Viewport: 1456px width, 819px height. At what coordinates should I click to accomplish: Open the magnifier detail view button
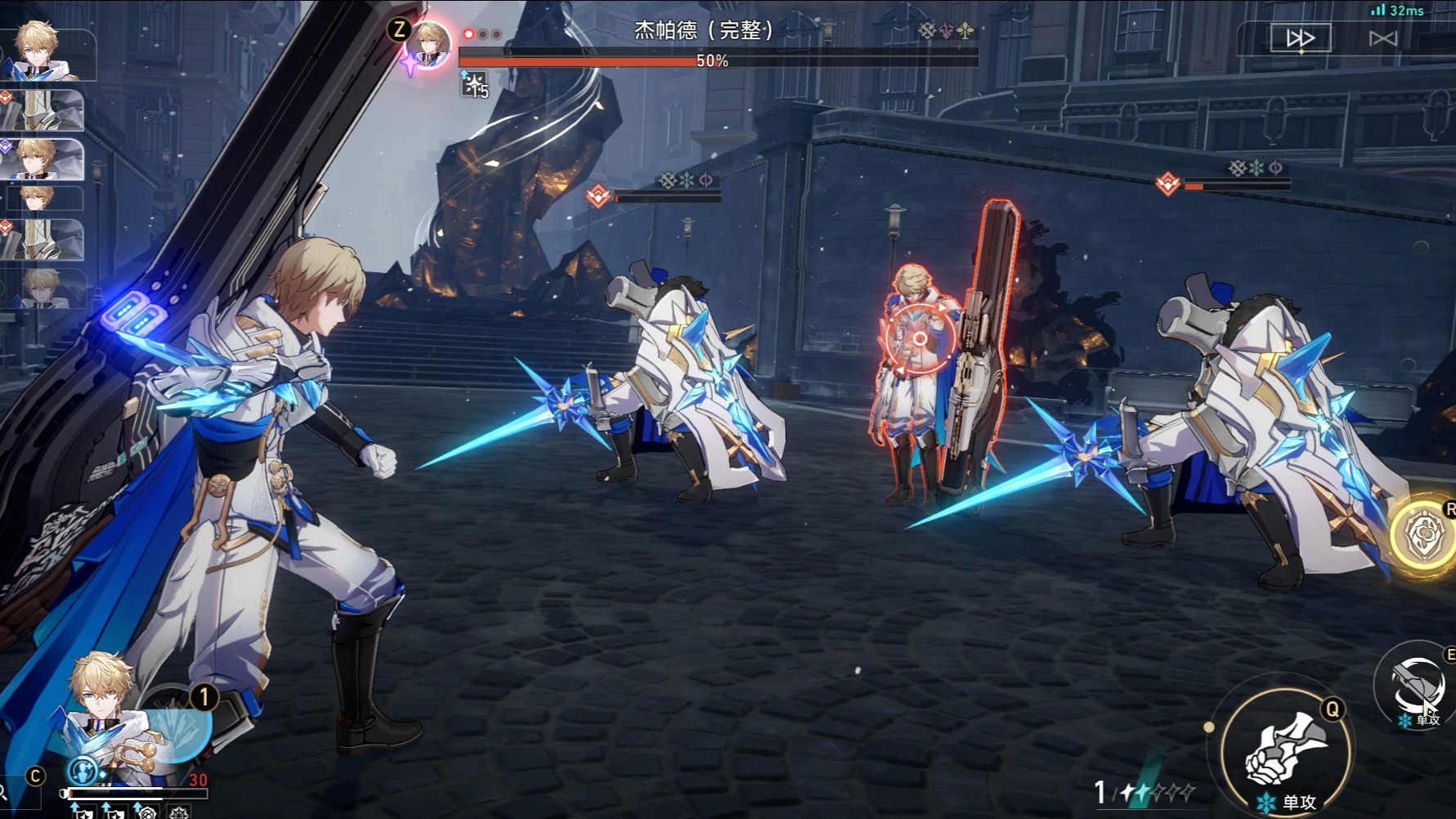(4, 791)
